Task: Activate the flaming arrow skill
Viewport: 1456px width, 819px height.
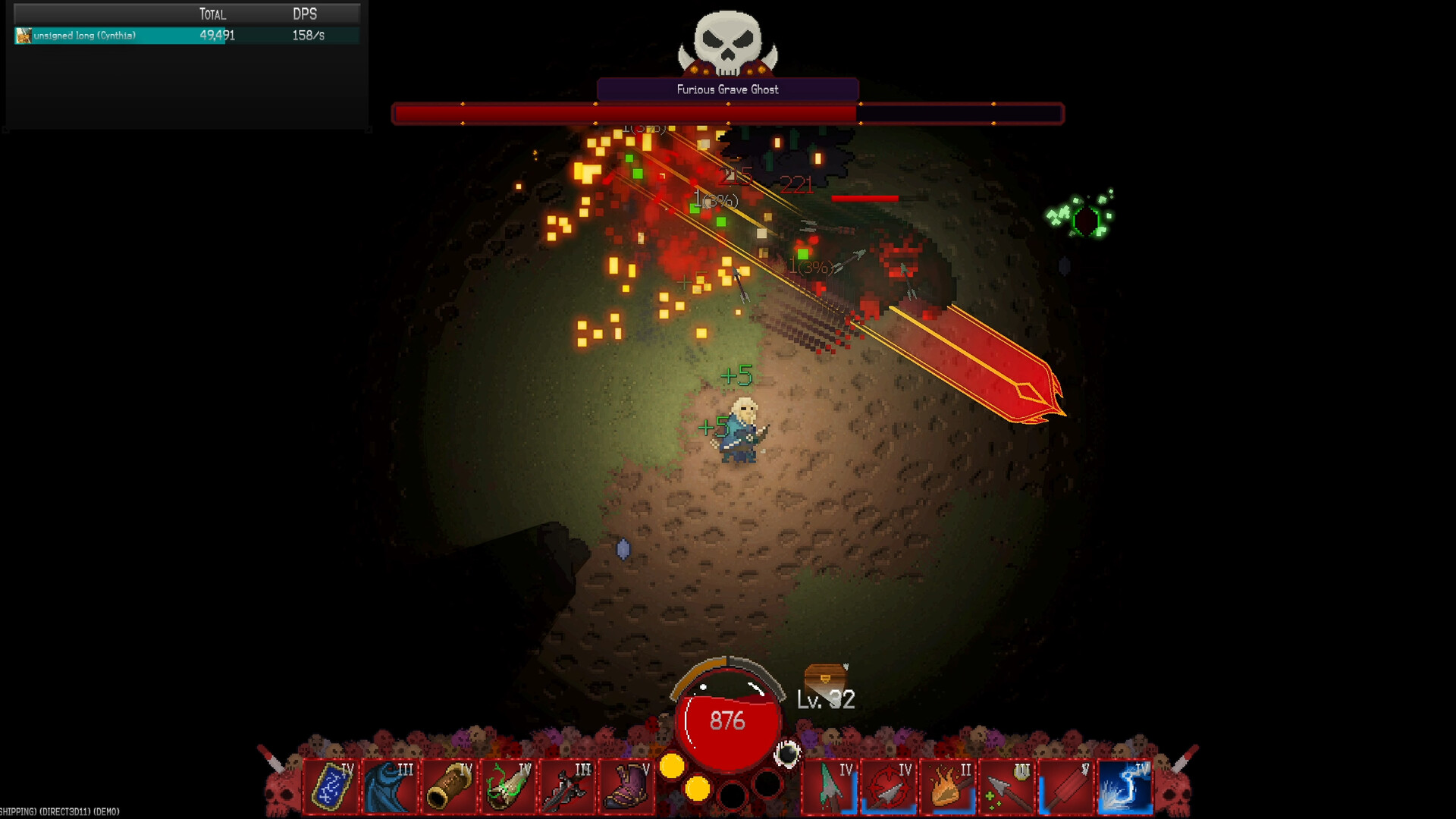Action: coord(948,787)
